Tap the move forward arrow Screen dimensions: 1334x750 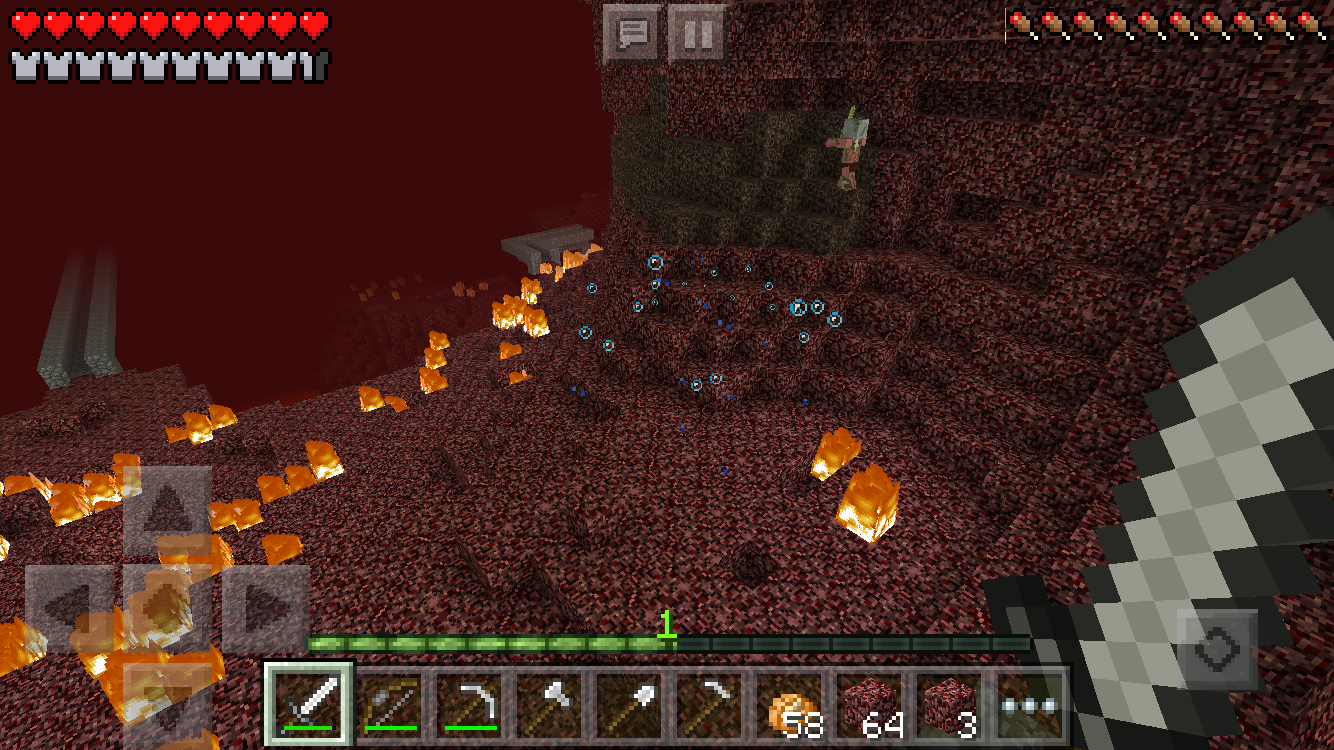pos(167,510)
